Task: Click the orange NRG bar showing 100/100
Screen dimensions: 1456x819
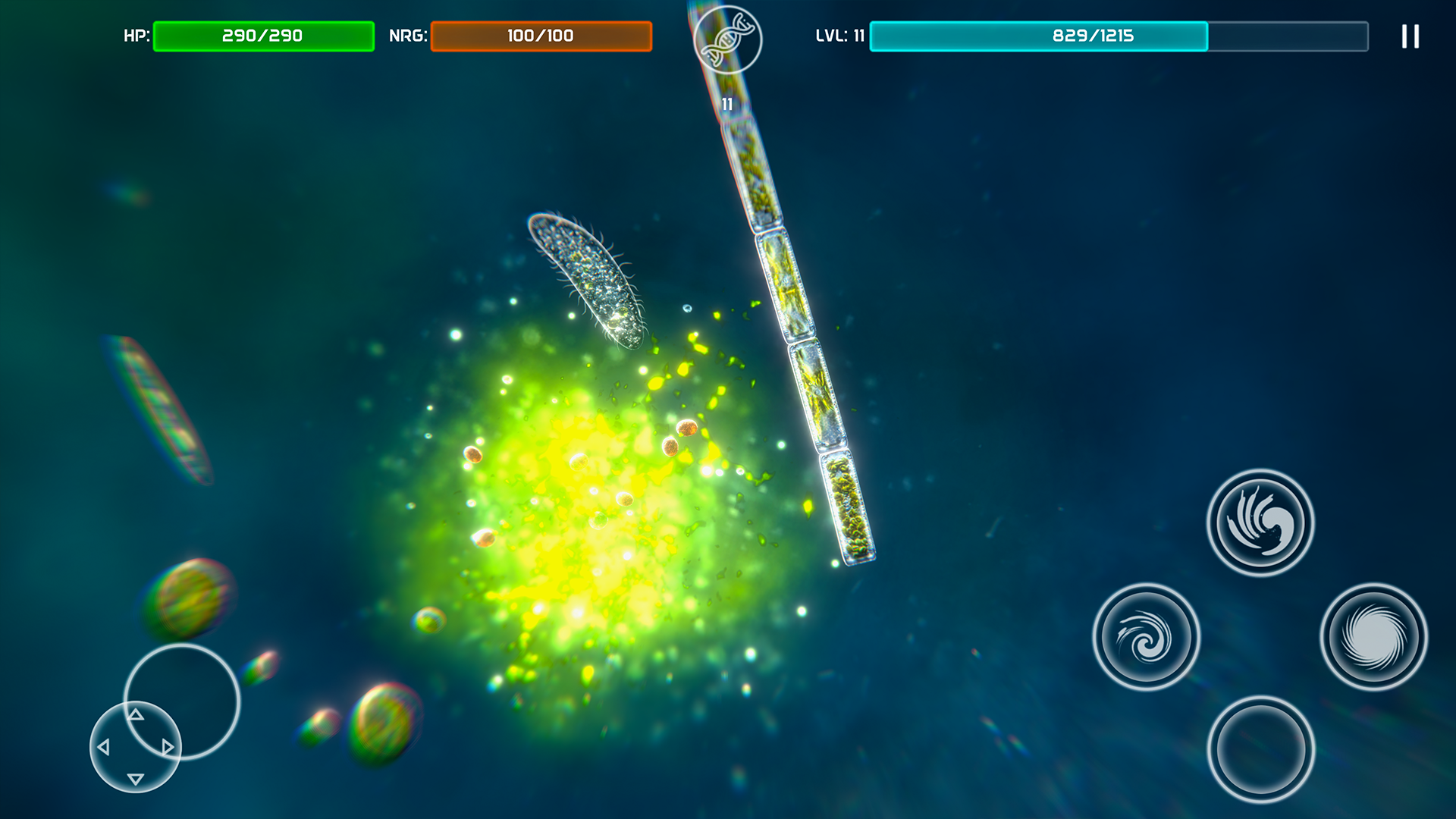Action: click(541, 34)
